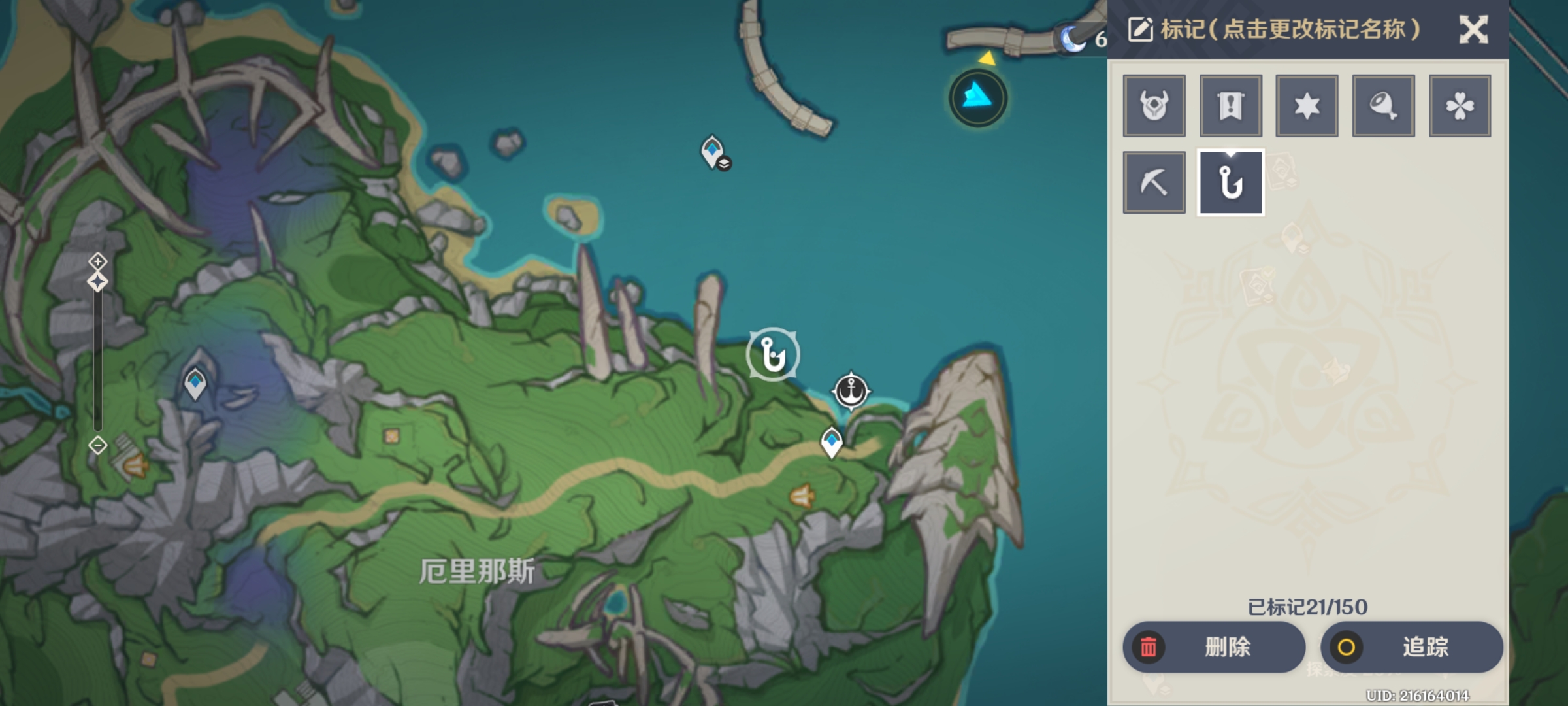Select the horned monster marker icon
Image resolution: width=1568 pixels, height=706 pixels.
[x=1154, y=106]
